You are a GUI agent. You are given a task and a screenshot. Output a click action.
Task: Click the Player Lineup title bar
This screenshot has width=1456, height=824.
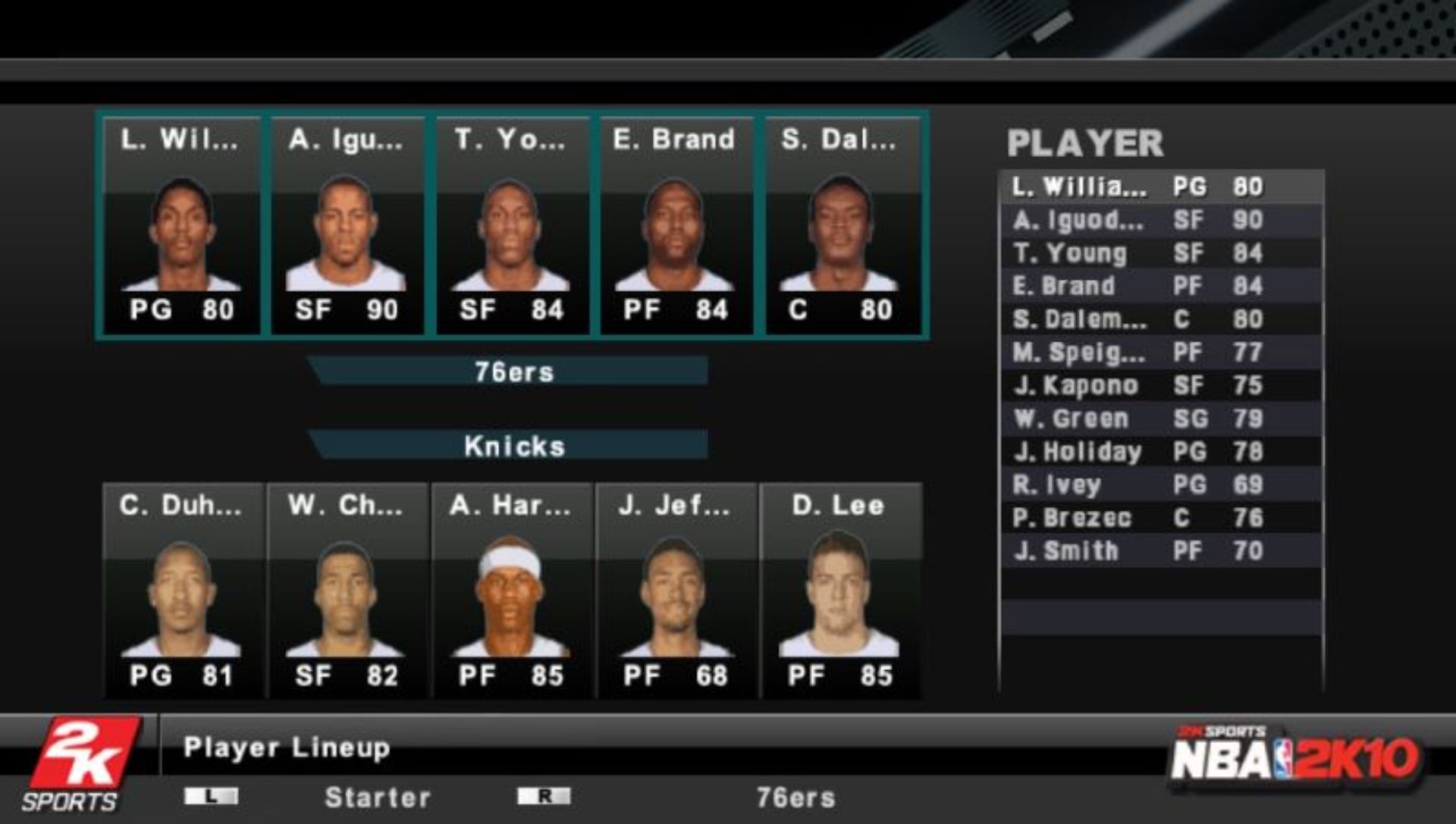[x=288, y=747]
